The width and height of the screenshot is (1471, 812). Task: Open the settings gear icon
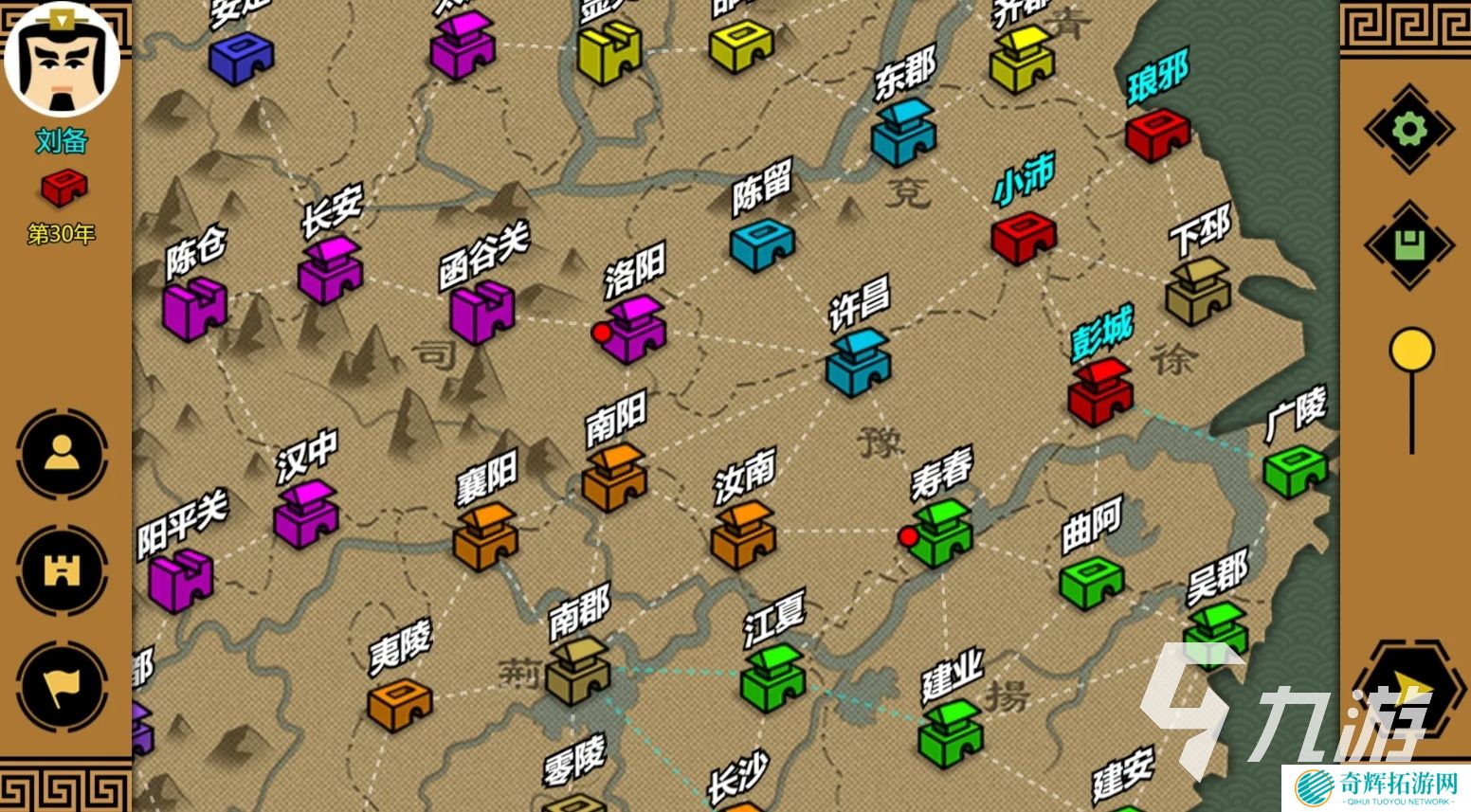(x=1409, y=124)
